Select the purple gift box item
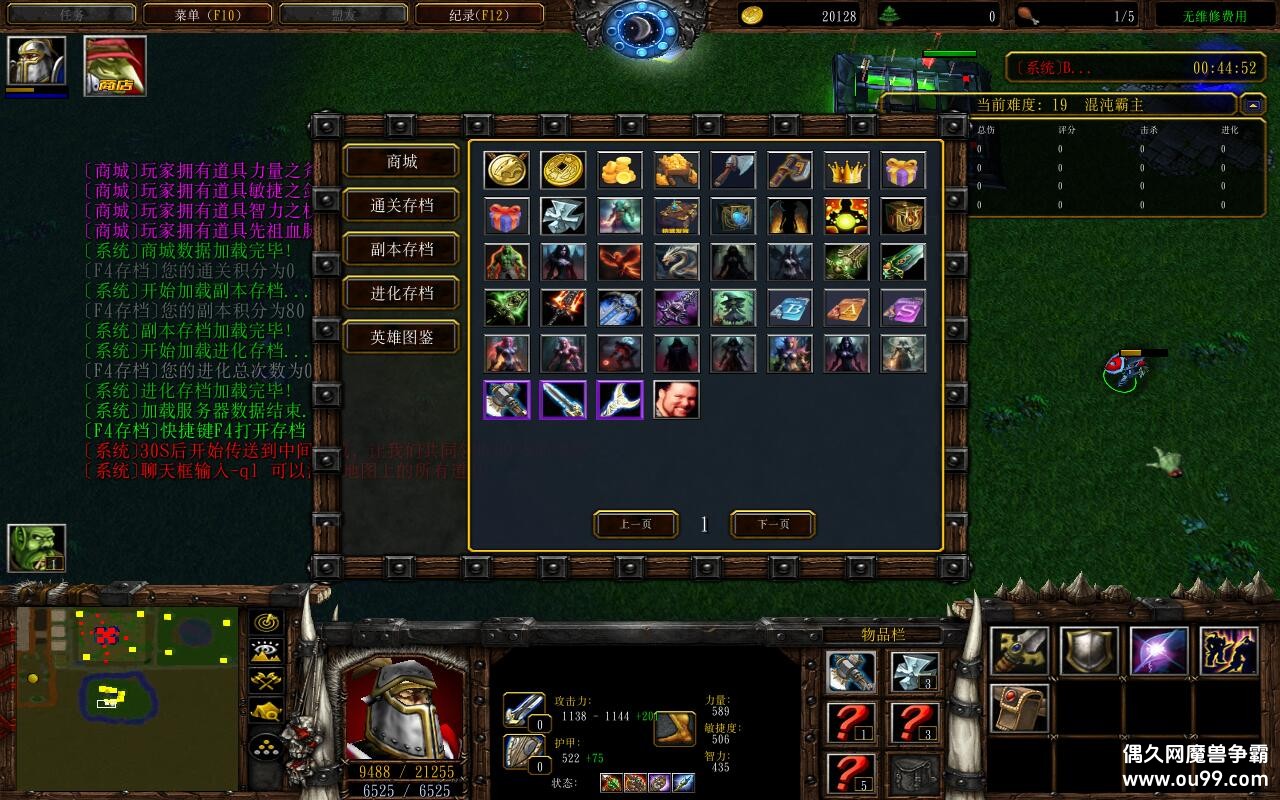1280x800 pixels. click(904, 170)
